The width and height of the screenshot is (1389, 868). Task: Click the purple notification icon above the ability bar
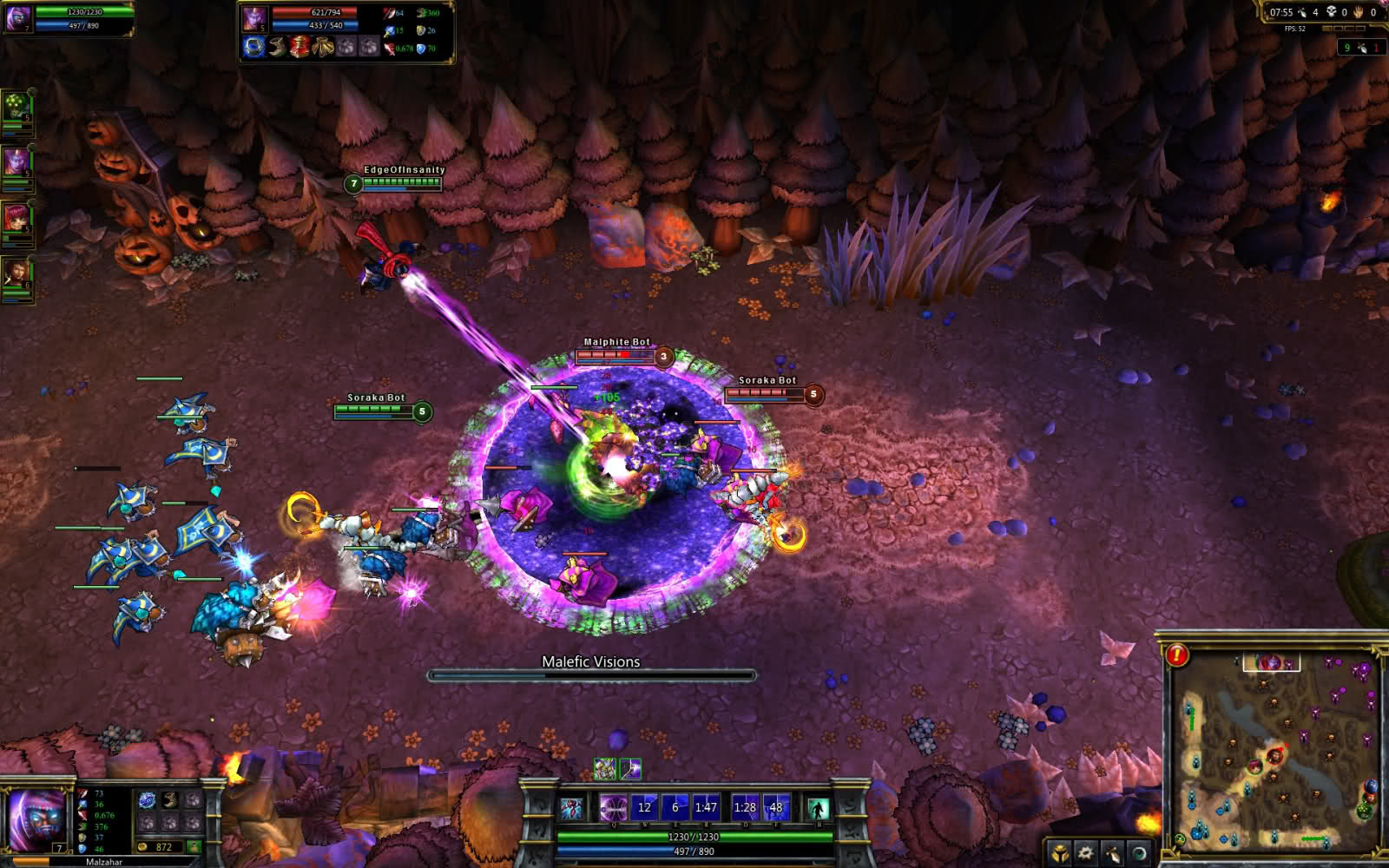click(x=631, y=768)
